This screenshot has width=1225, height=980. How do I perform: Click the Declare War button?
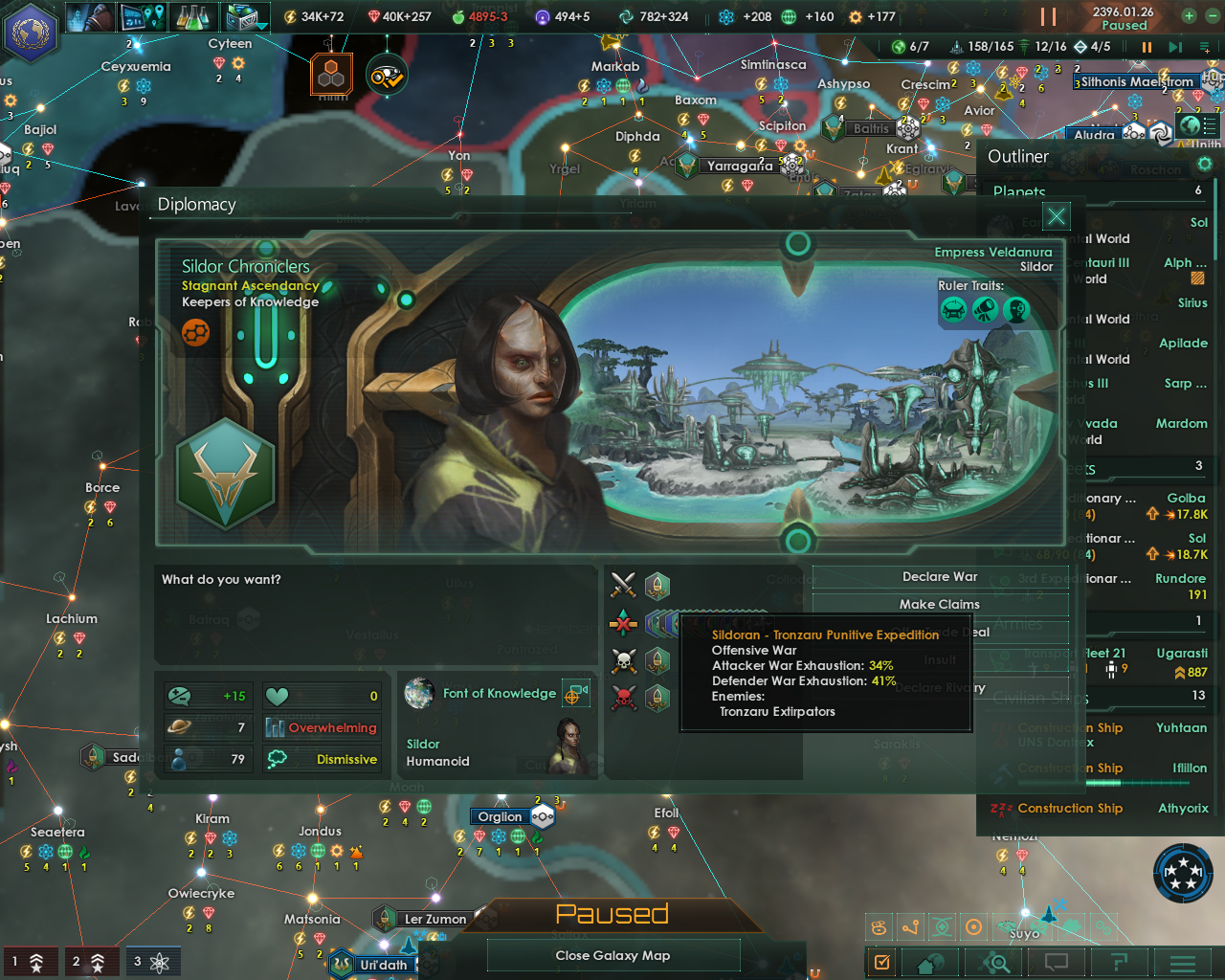point(941,576)
